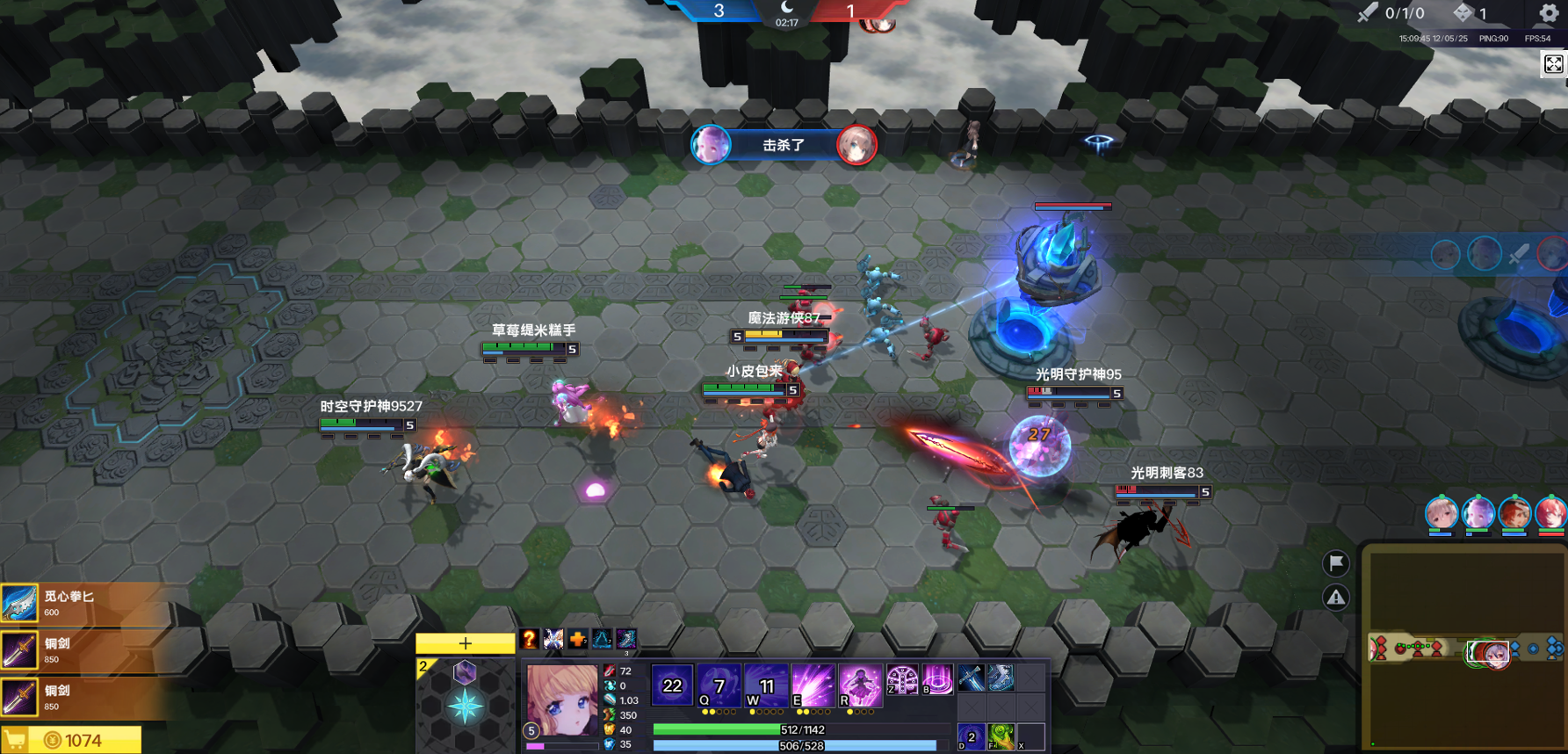Use the green F summoner spell
The image size is (1568, 754).
[x=1001, y=736]
